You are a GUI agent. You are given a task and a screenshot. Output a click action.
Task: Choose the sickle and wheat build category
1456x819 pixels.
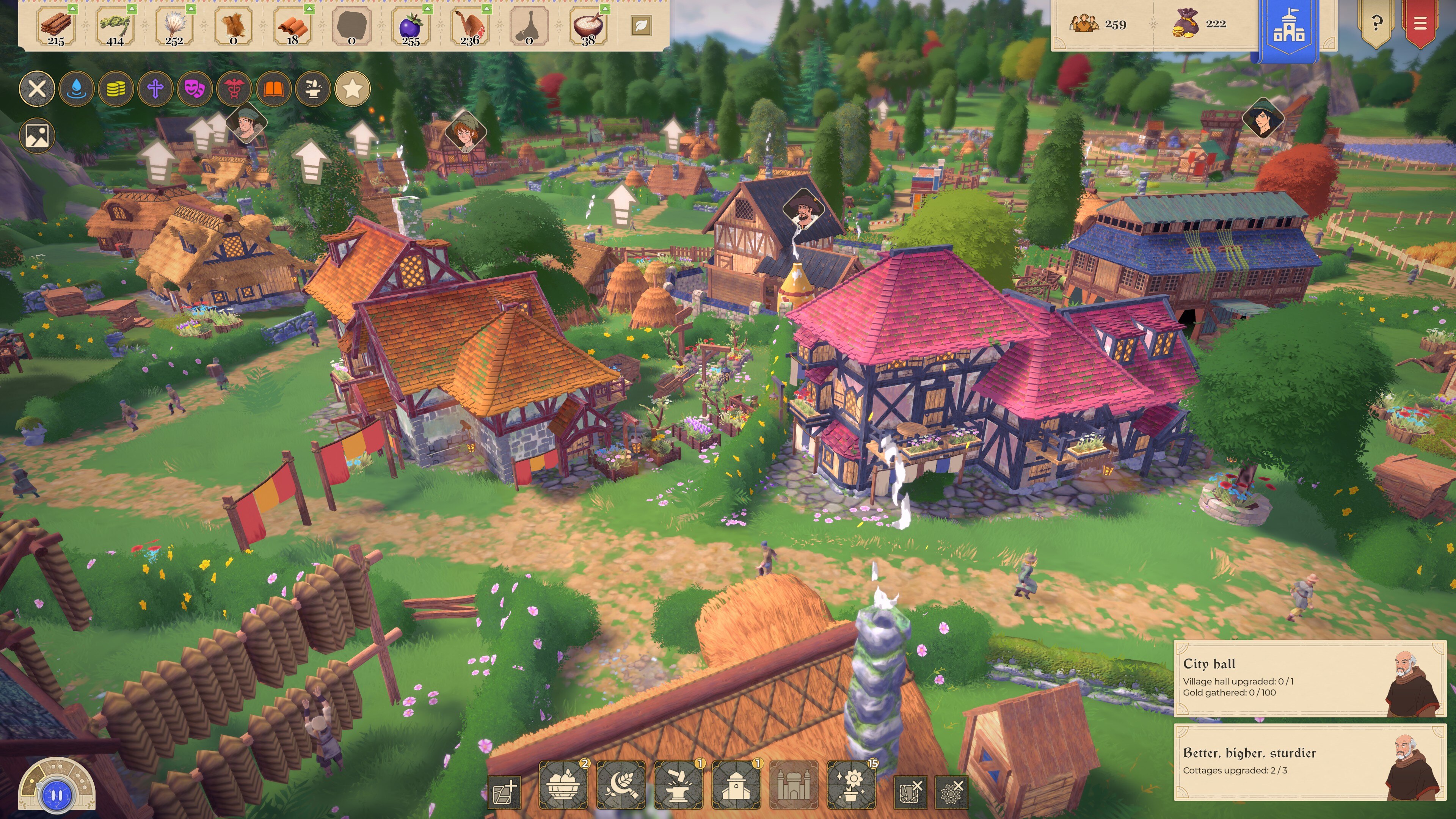621,785
